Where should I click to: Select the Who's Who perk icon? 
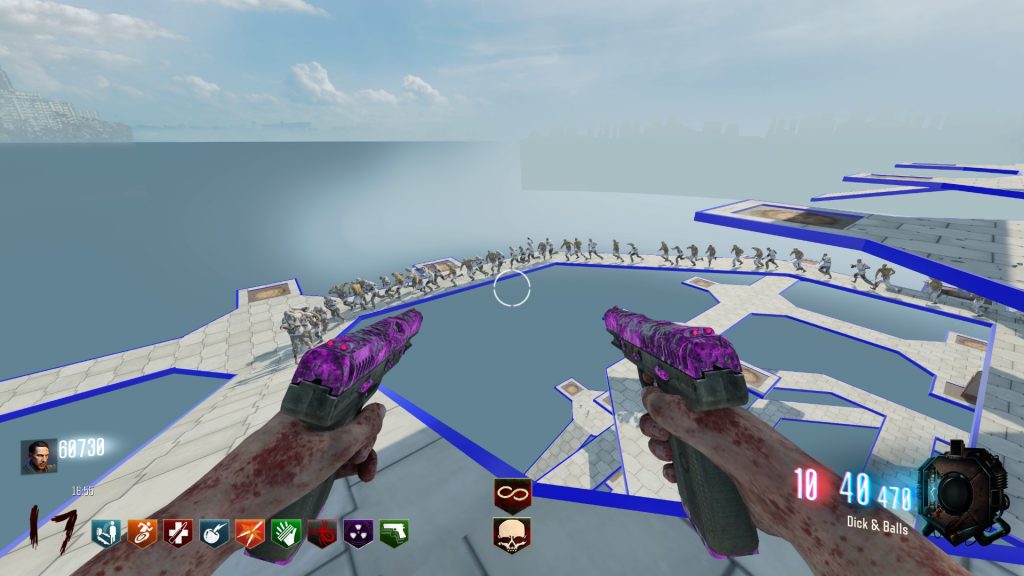[106, 533]
